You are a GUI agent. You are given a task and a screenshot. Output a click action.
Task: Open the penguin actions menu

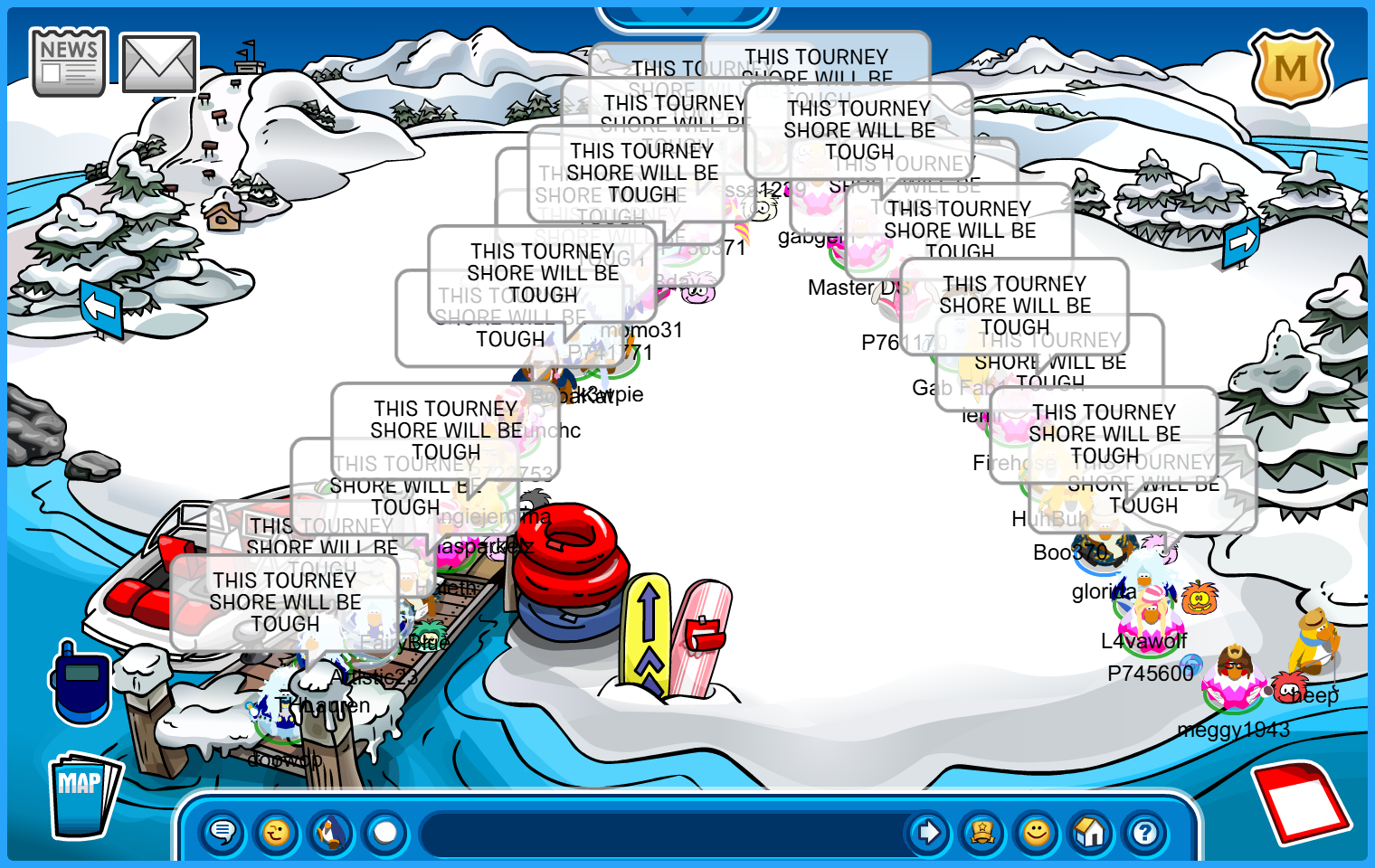331,832
